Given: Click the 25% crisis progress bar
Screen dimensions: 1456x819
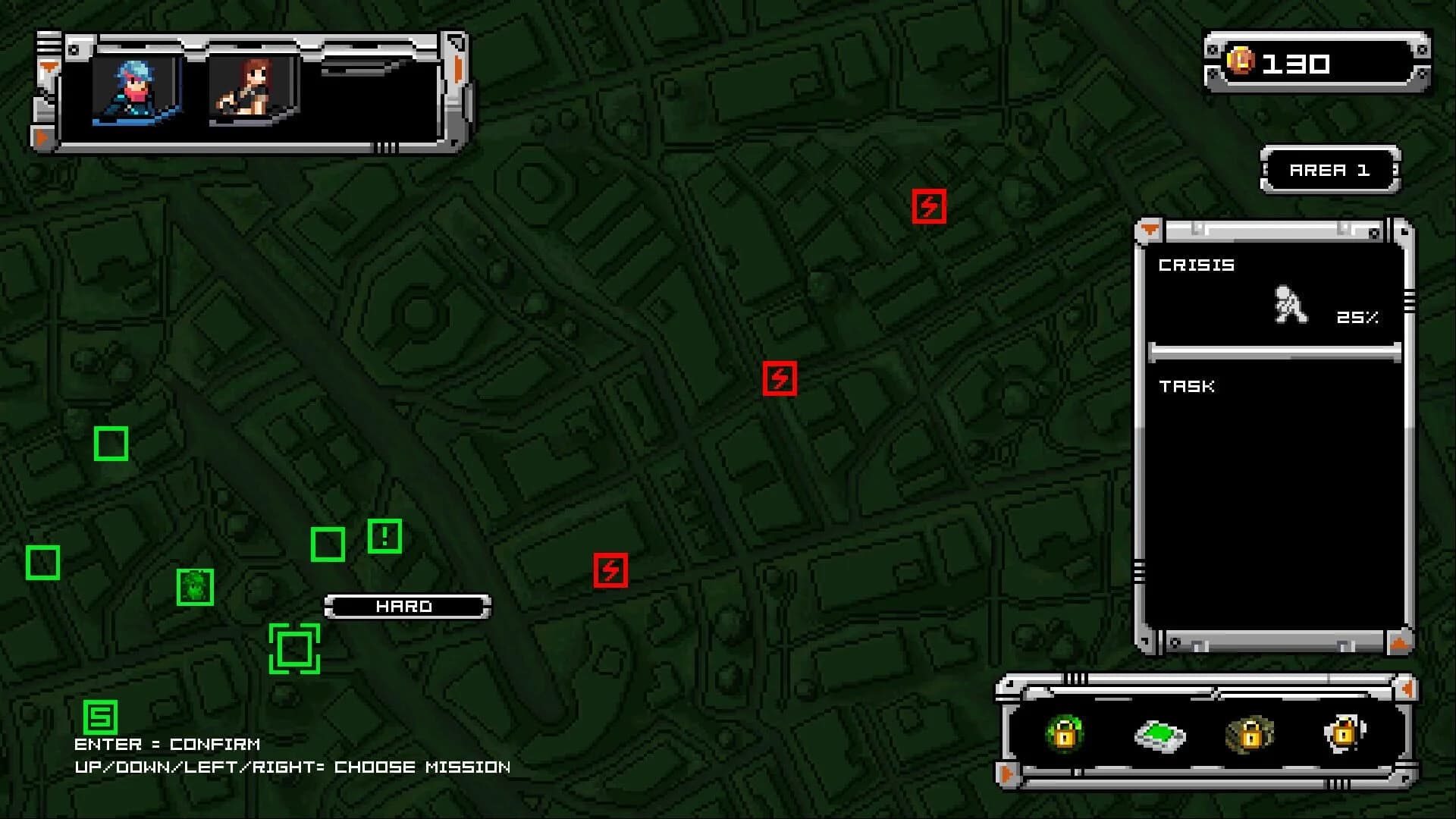Looking at the screenshot, I should pos(1274,350).
